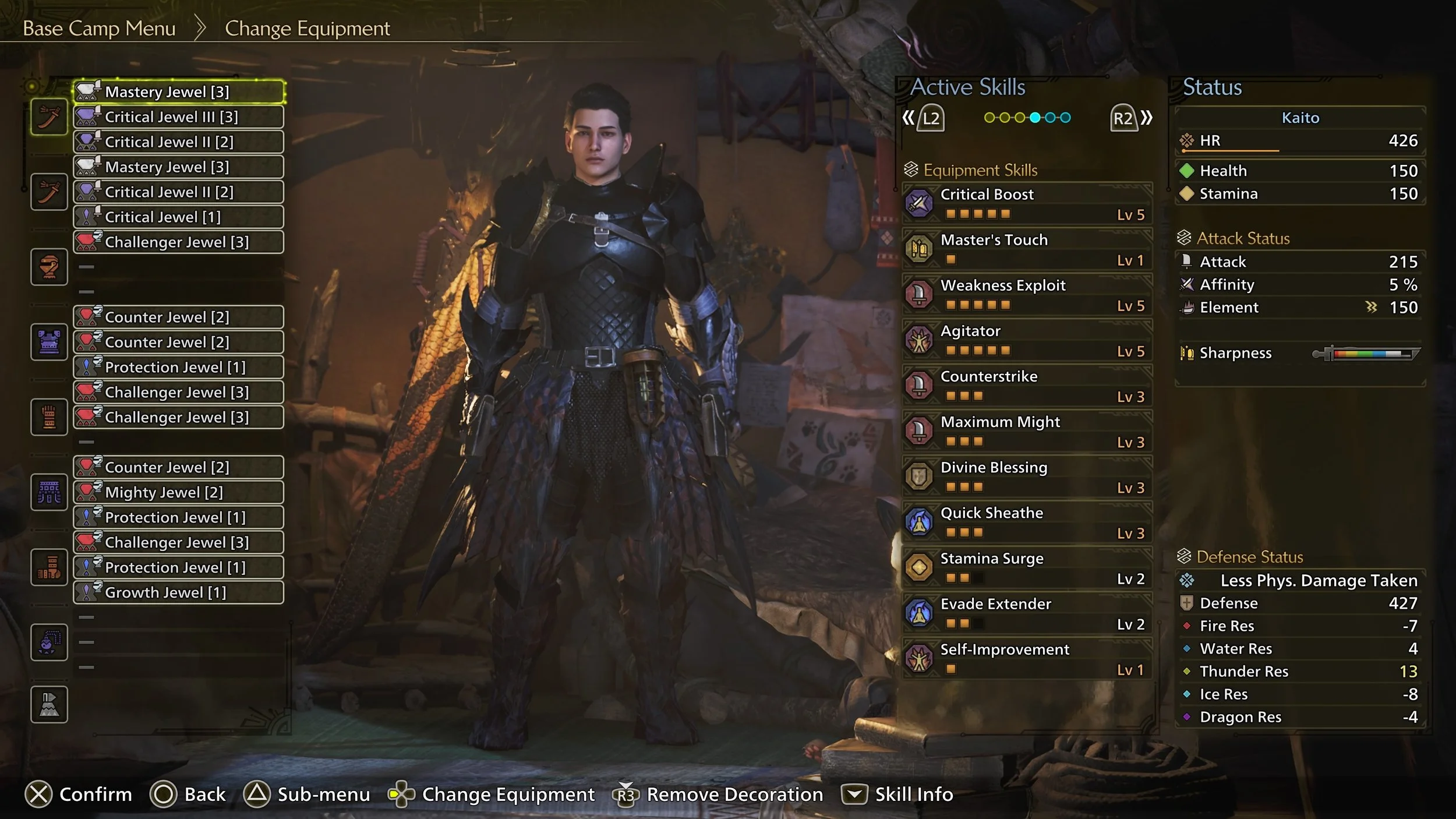Select the Stamina Surge skill row
The width and height of the screenshot is (1456, 819).
[1027, 567]
